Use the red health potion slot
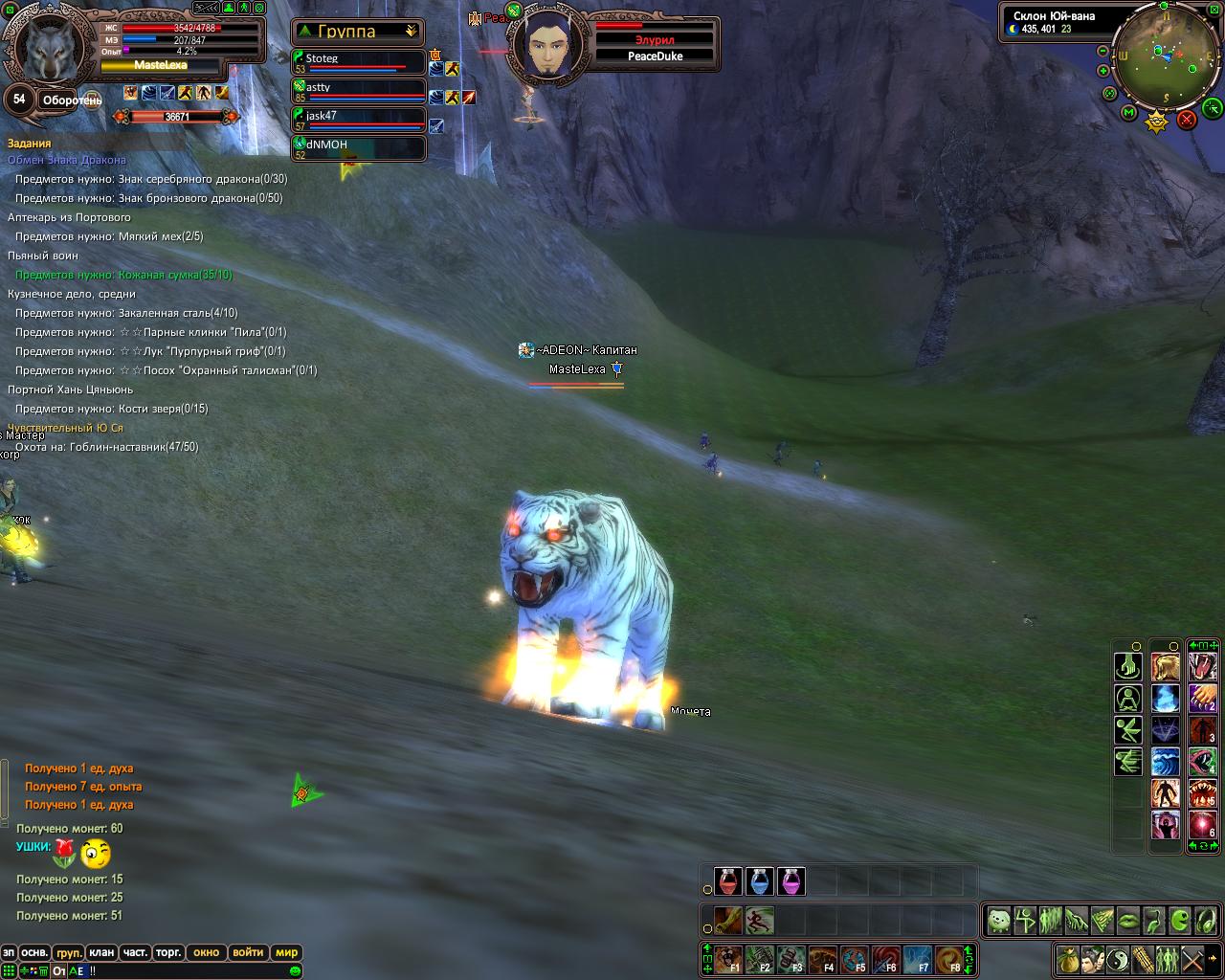 (x=728, y=881)
